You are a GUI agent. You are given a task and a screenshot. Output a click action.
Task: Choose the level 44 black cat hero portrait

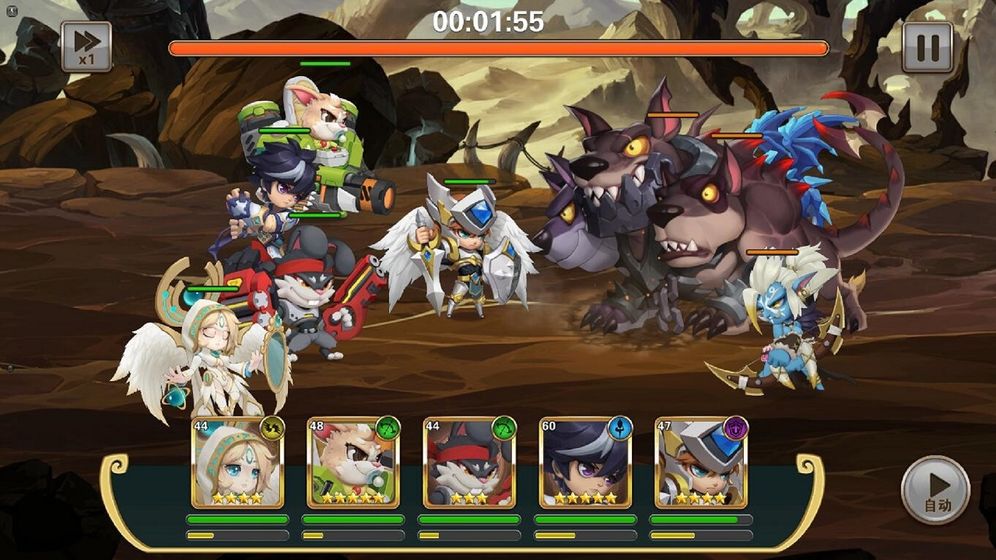coord(469,463)
